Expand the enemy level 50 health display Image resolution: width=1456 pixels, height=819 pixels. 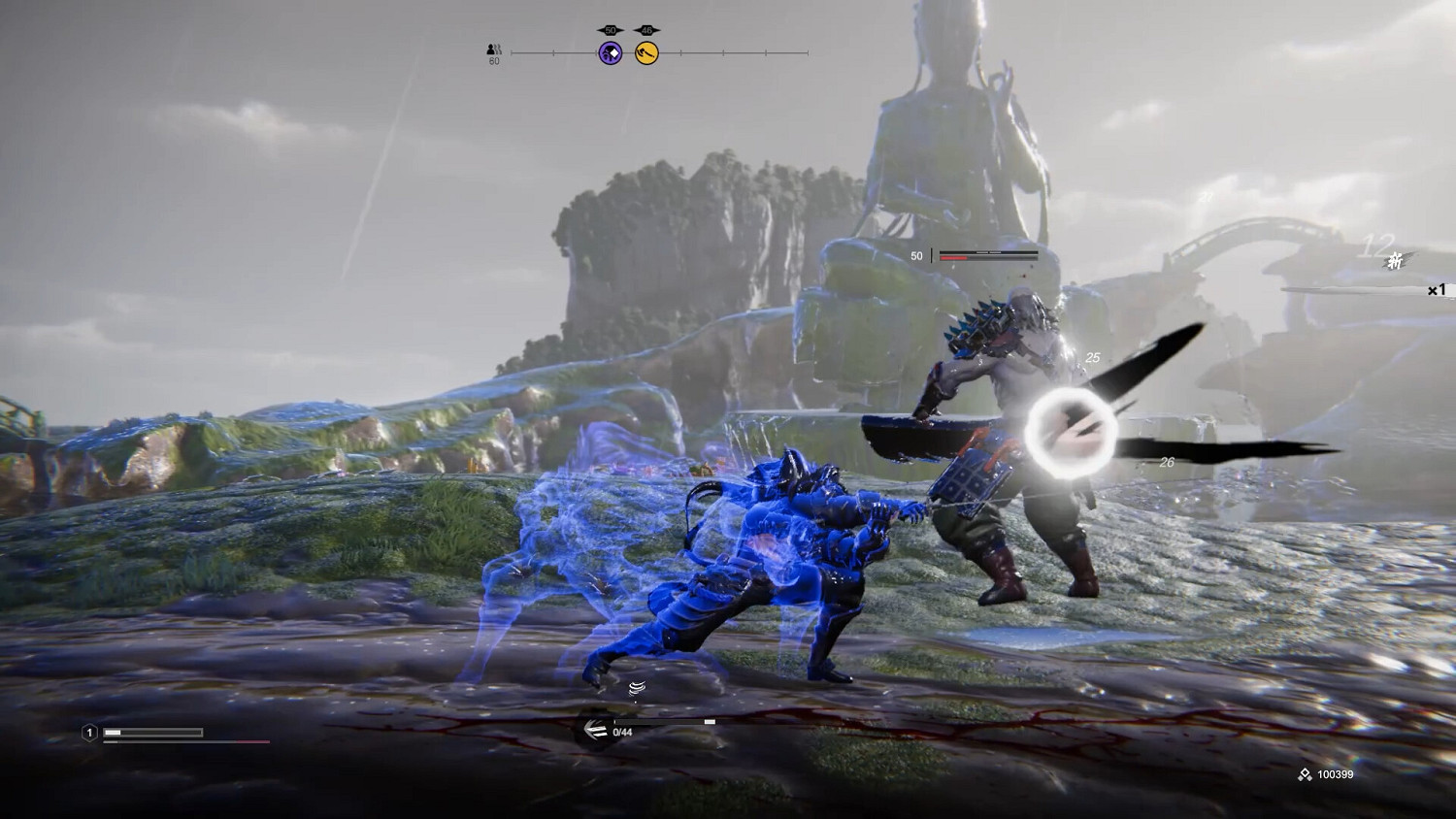915,255
